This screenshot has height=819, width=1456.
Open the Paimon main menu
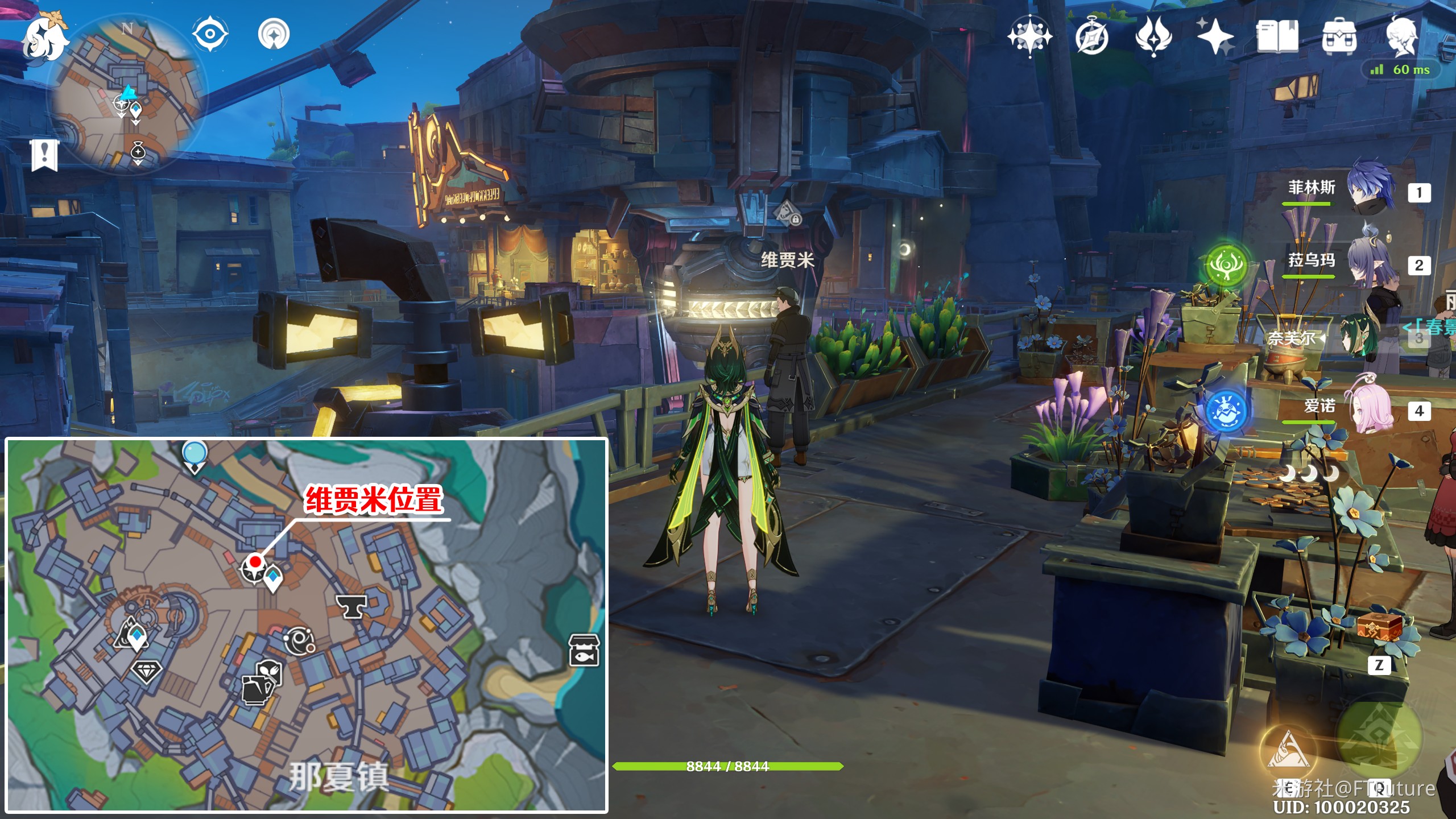pos(44,38)
